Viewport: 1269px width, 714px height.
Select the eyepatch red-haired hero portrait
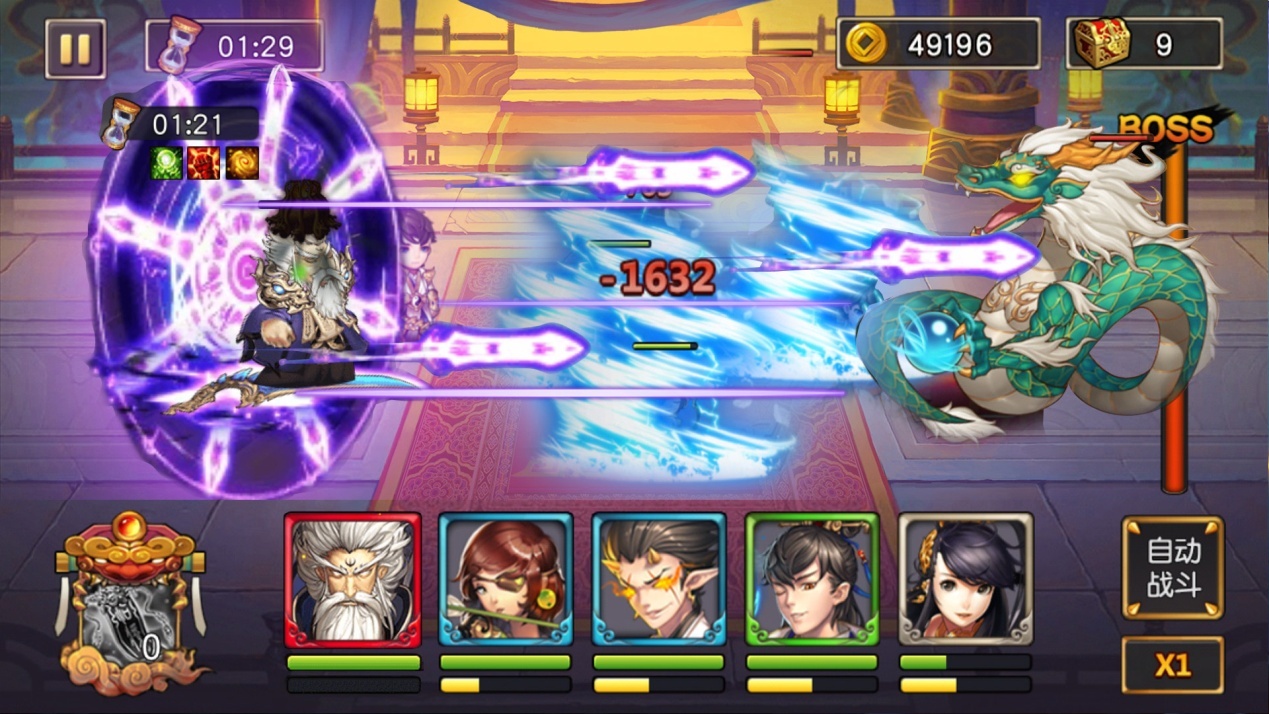click(x=506, y=580)
